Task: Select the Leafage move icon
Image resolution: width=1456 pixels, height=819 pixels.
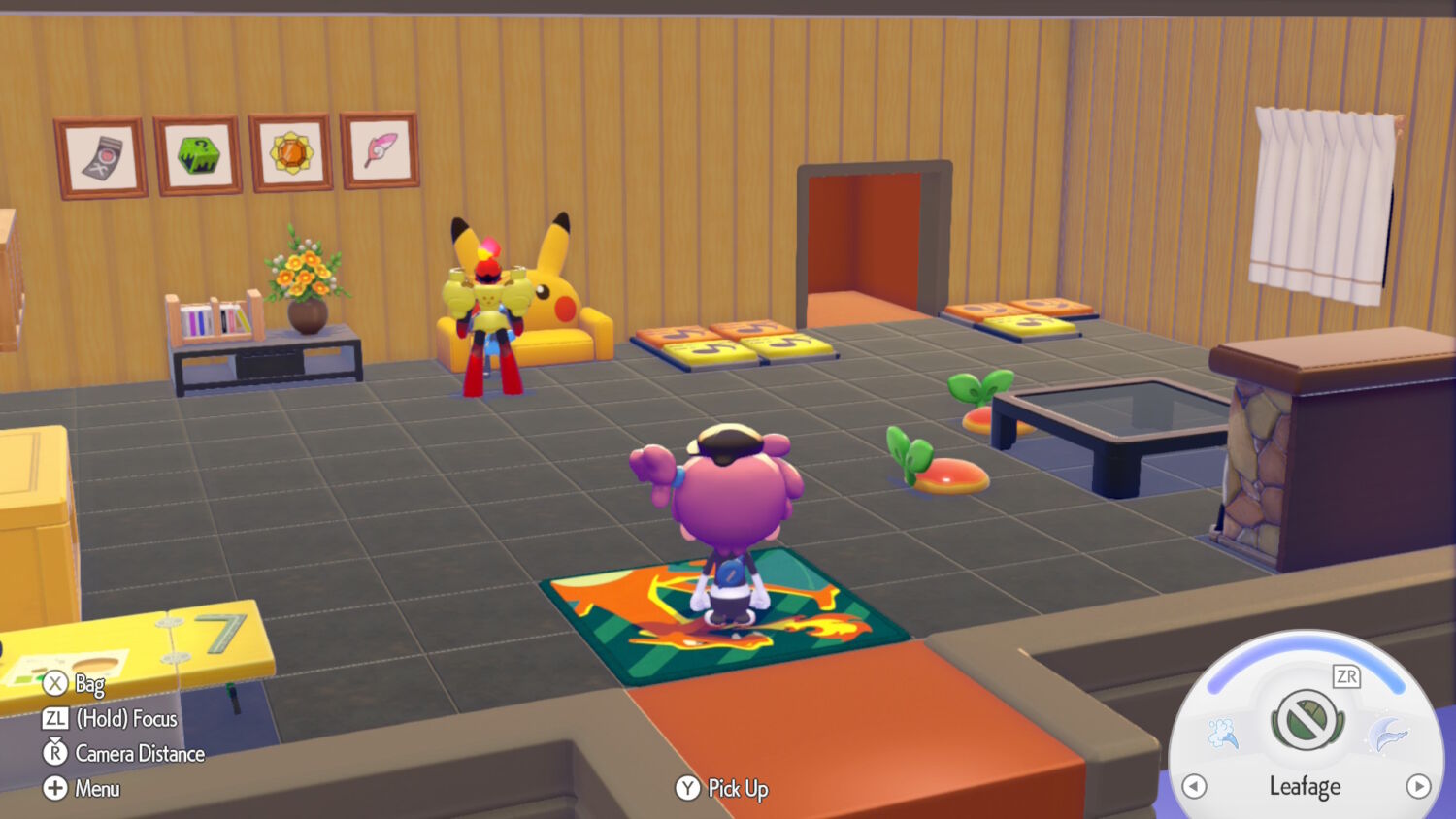Action: tap(1307, 720)
